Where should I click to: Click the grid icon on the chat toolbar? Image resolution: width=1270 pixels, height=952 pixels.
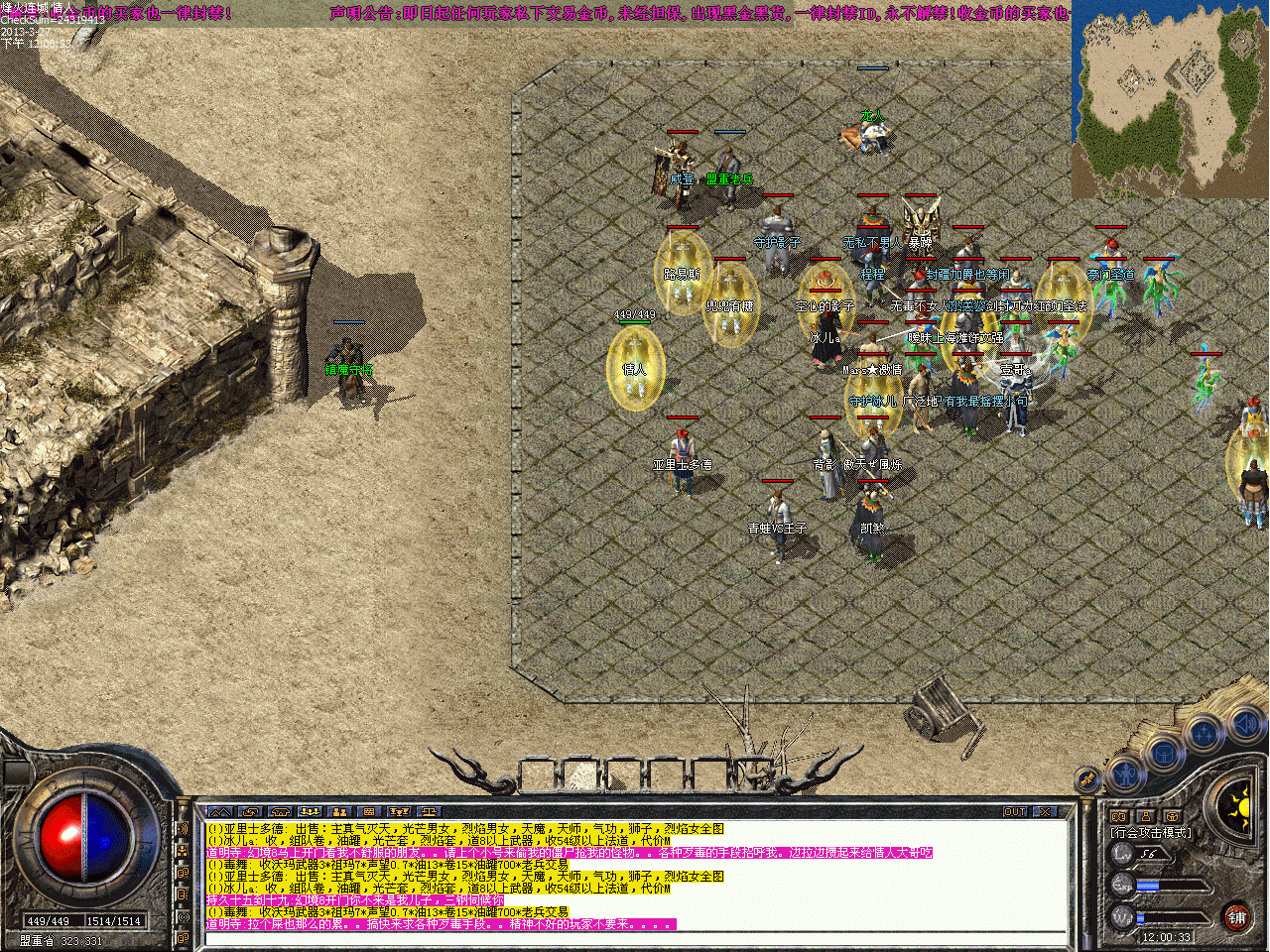[368, 812]
